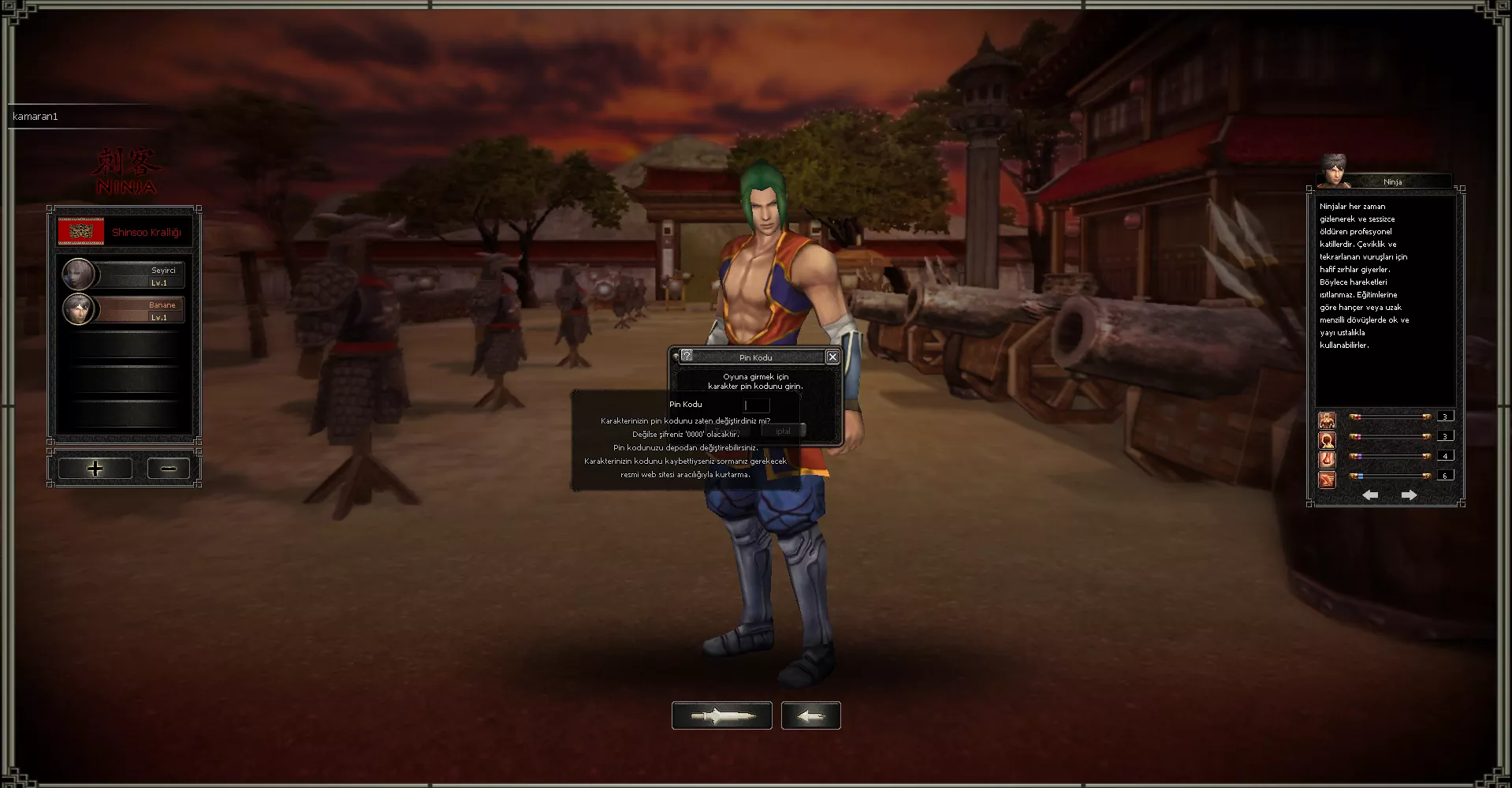Click the Shinsoo Krallığı empire flag
This screenshot has height=788, width=1512.
click(x=81, y=232)
